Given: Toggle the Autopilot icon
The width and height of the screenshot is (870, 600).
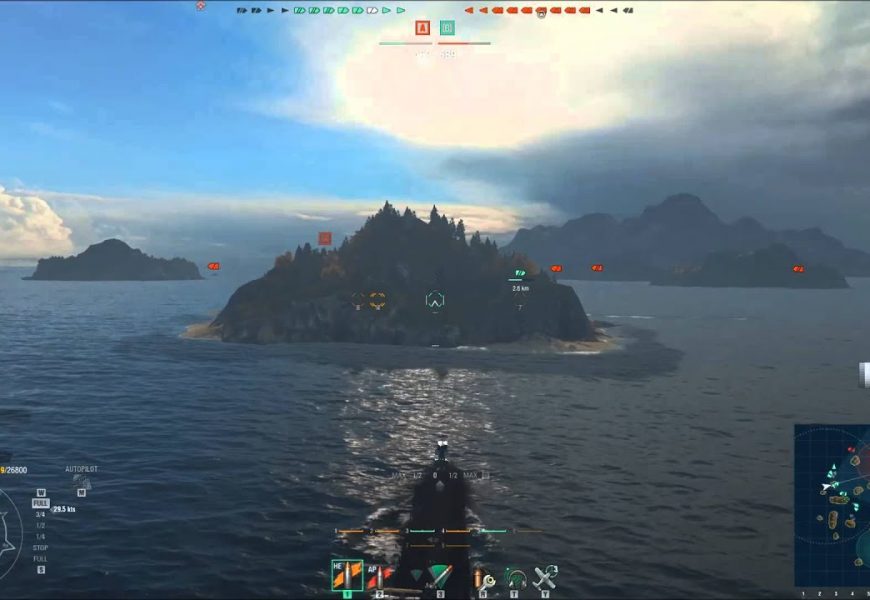Looking at the screenshot, I should tap(80, 481).
